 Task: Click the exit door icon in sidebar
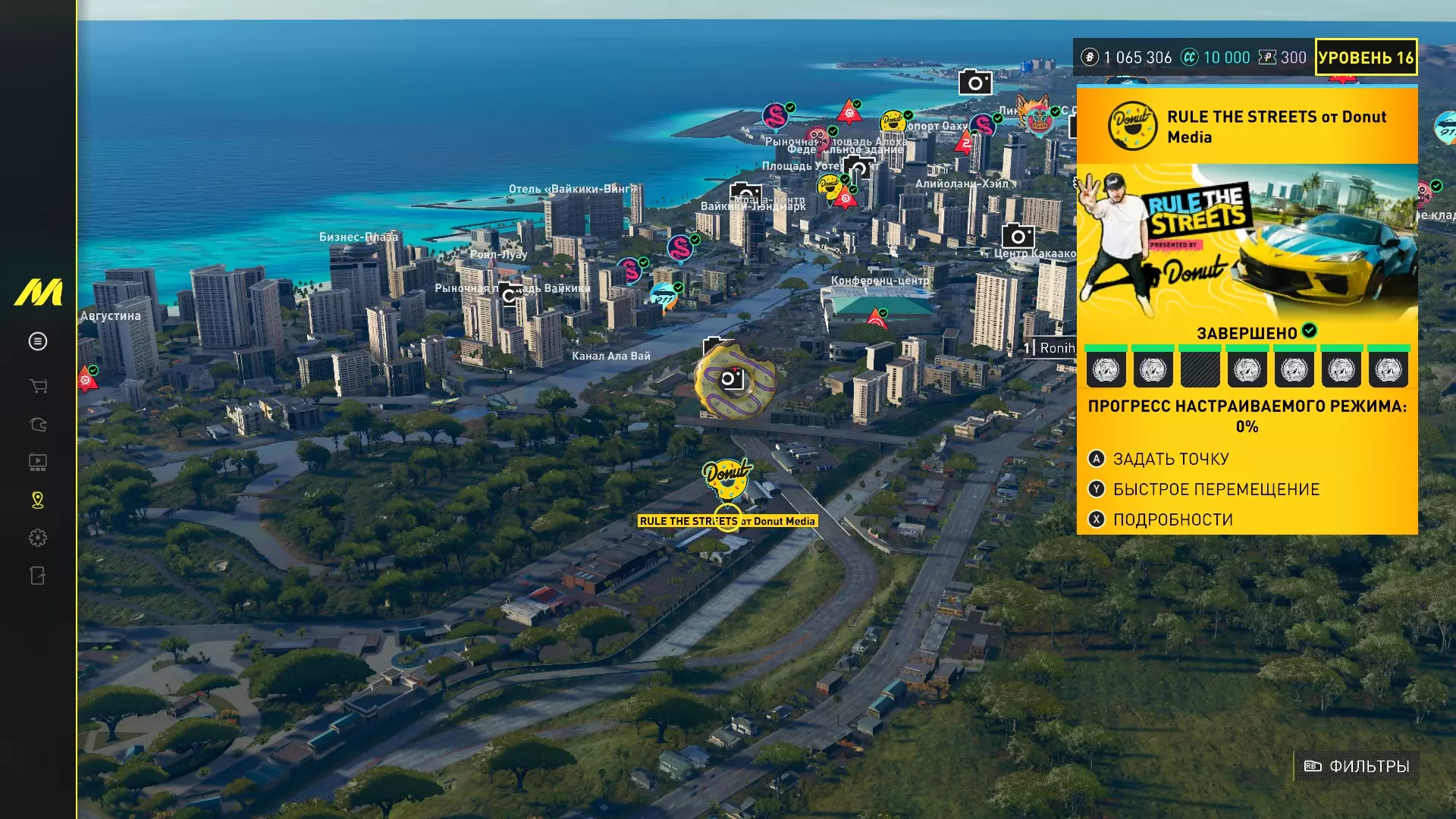click(38, 576)
